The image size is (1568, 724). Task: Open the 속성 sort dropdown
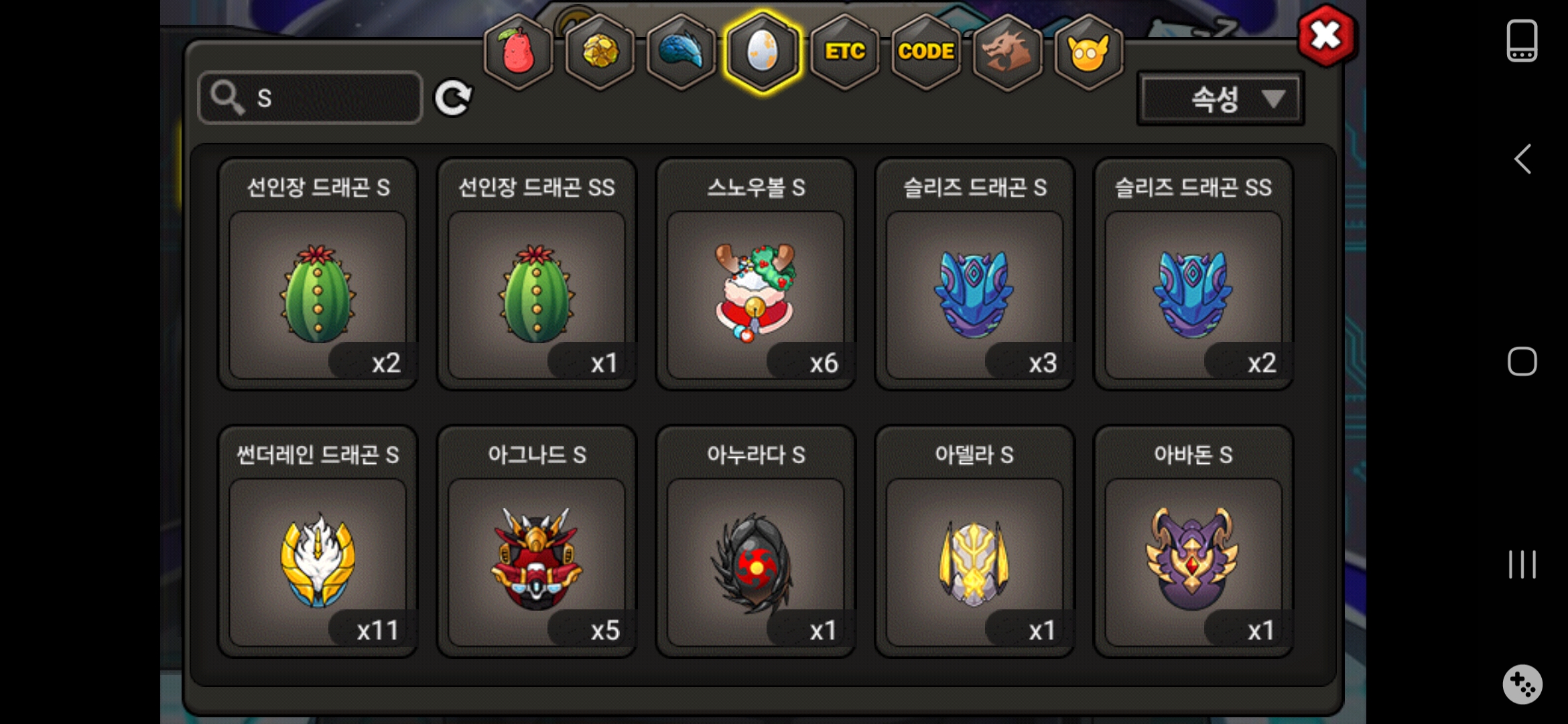tap(1220, 99)
